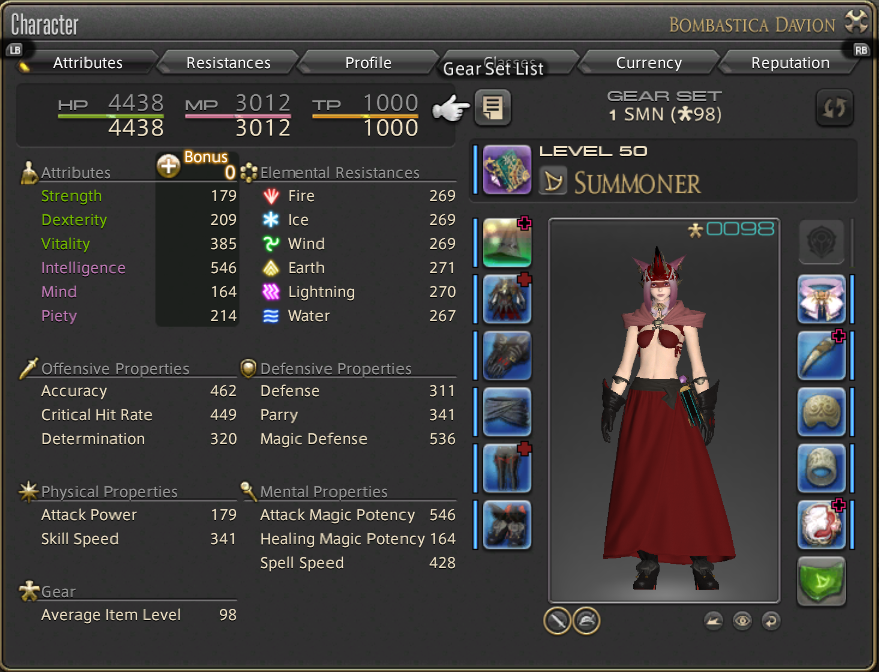Image resolution: width=879 pixels, height=672 pixels.
Task: Open the Gear Set List
Action: click(x=492, y=107)
